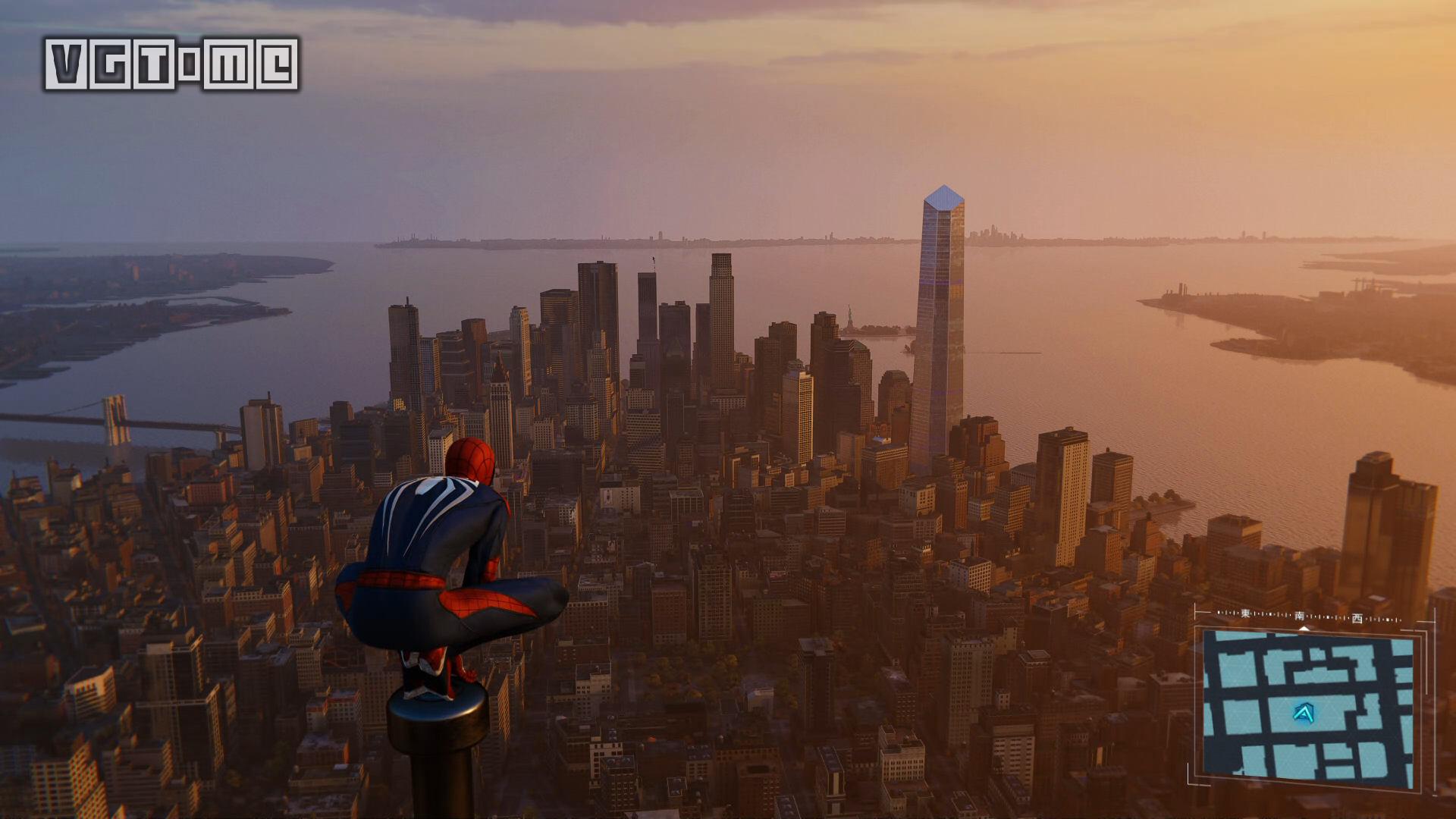Click the VGtime watermark logo
The height and width of the screenshot is (819, 1456).
[x=171, y=64]
